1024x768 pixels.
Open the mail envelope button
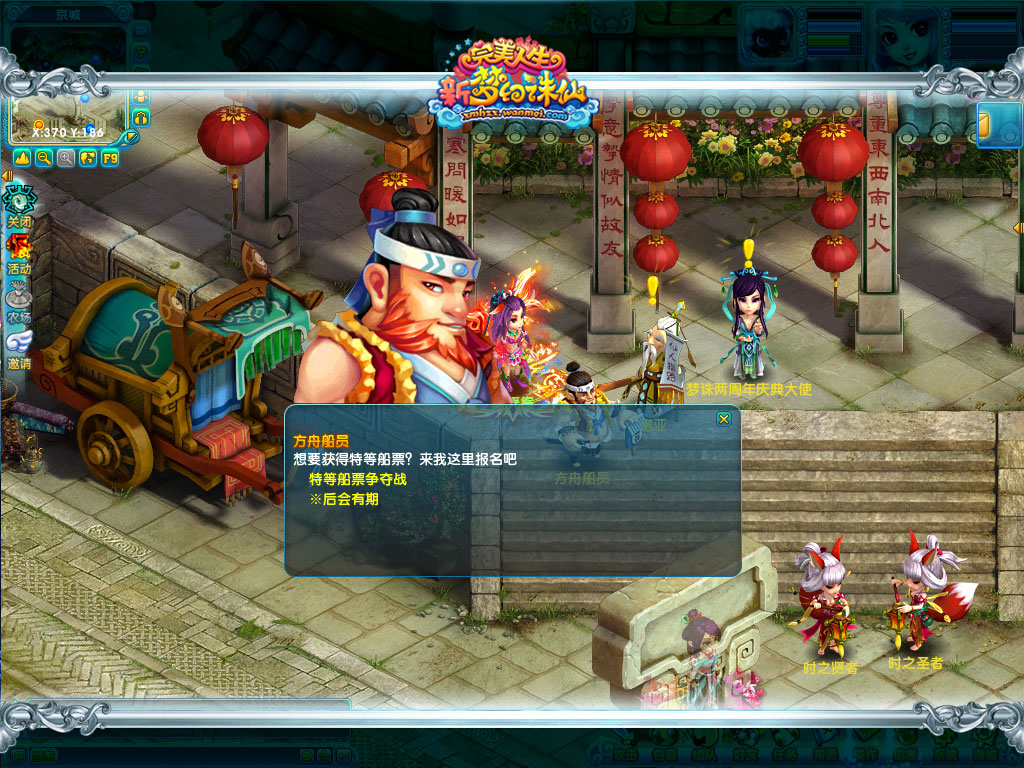[x=997, y=125]
